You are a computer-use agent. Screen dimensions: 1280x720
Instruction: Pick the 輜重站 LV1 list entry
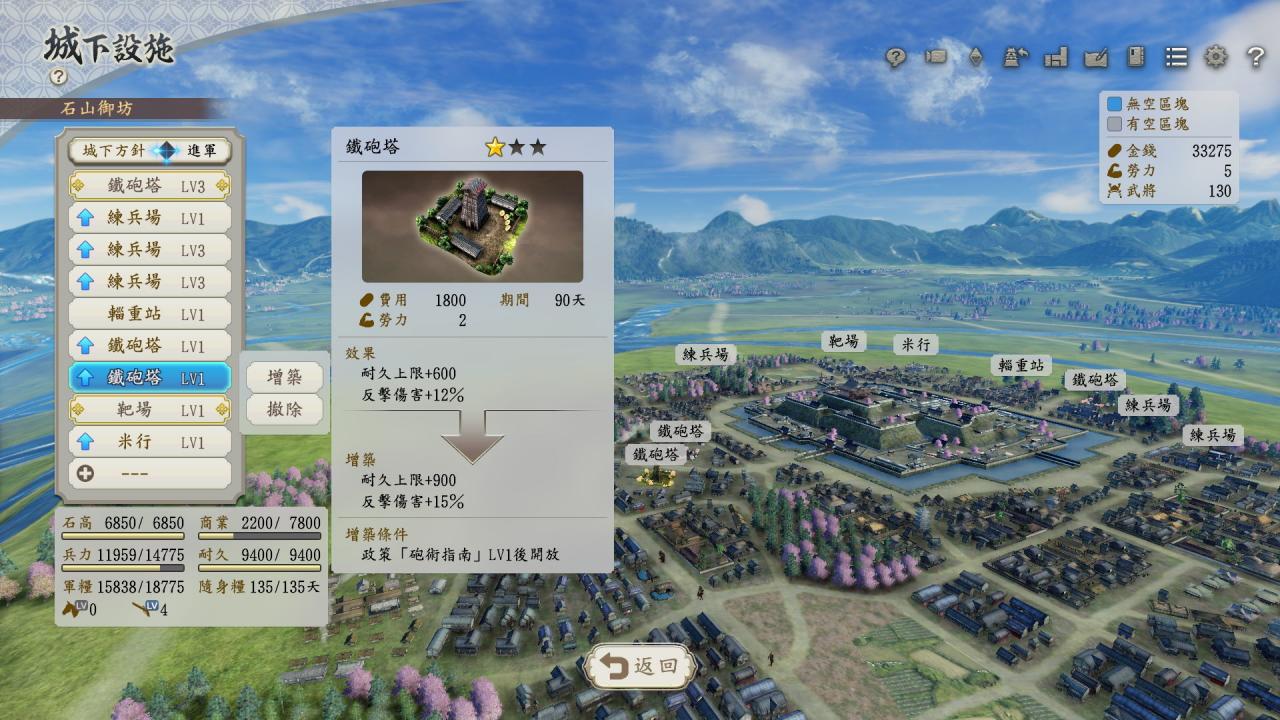coord(150,313)
